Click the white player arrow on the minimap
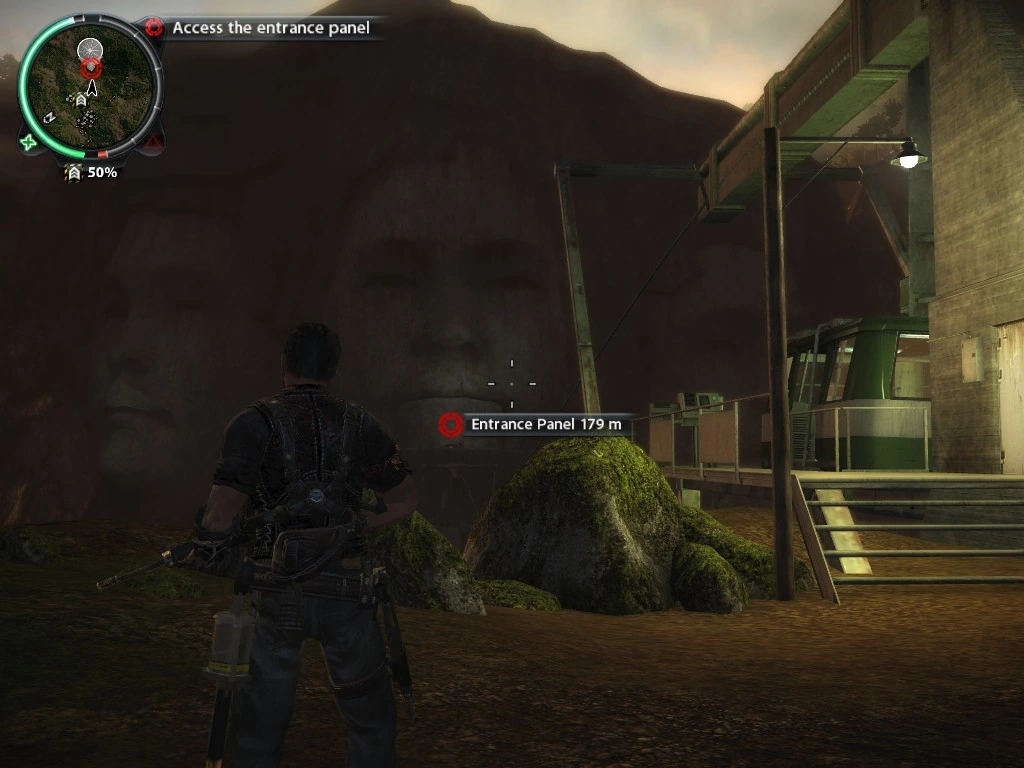 pyautogui.click(x=92, y=88)
